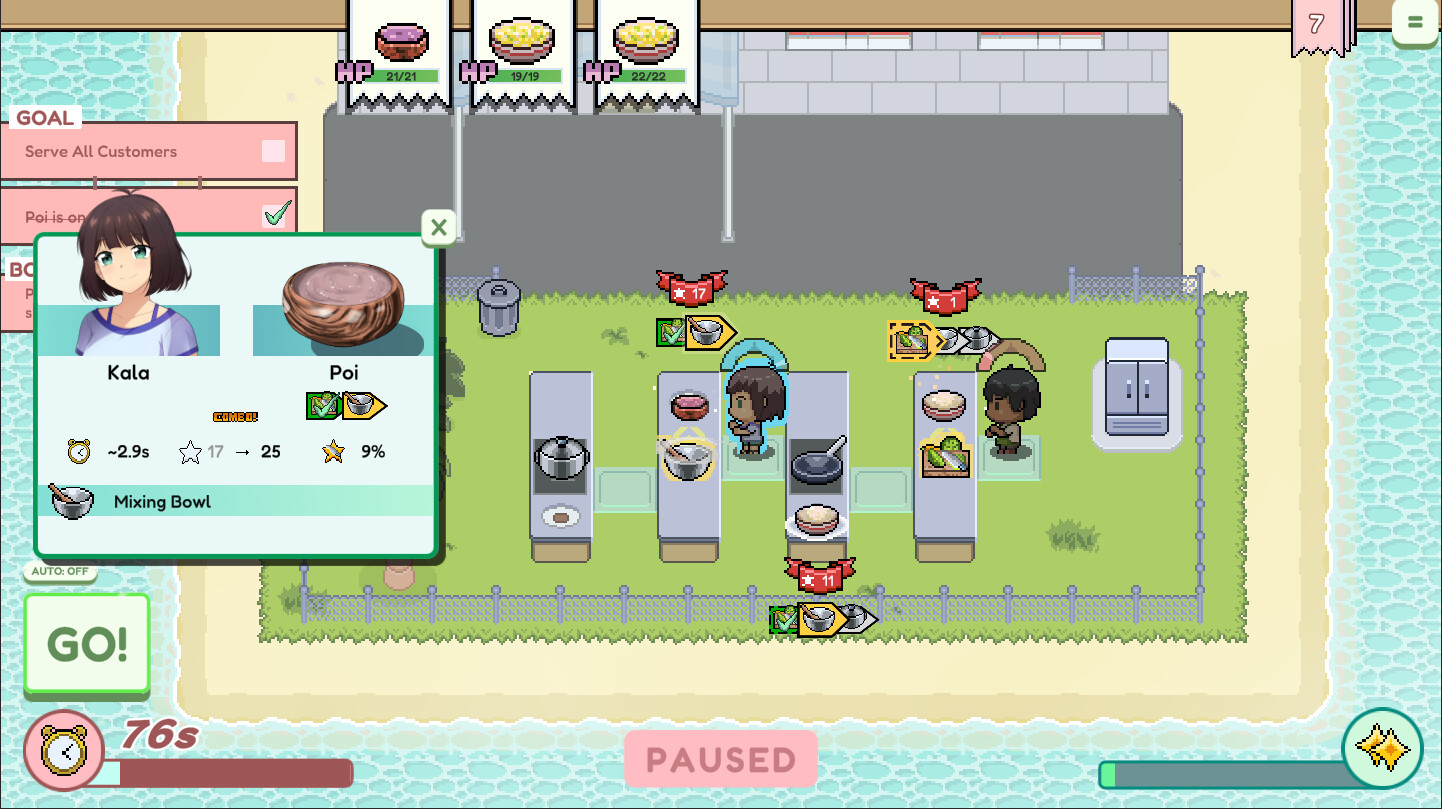Click the gold star badge bottom right
1442x809 pixels.
1384,748
